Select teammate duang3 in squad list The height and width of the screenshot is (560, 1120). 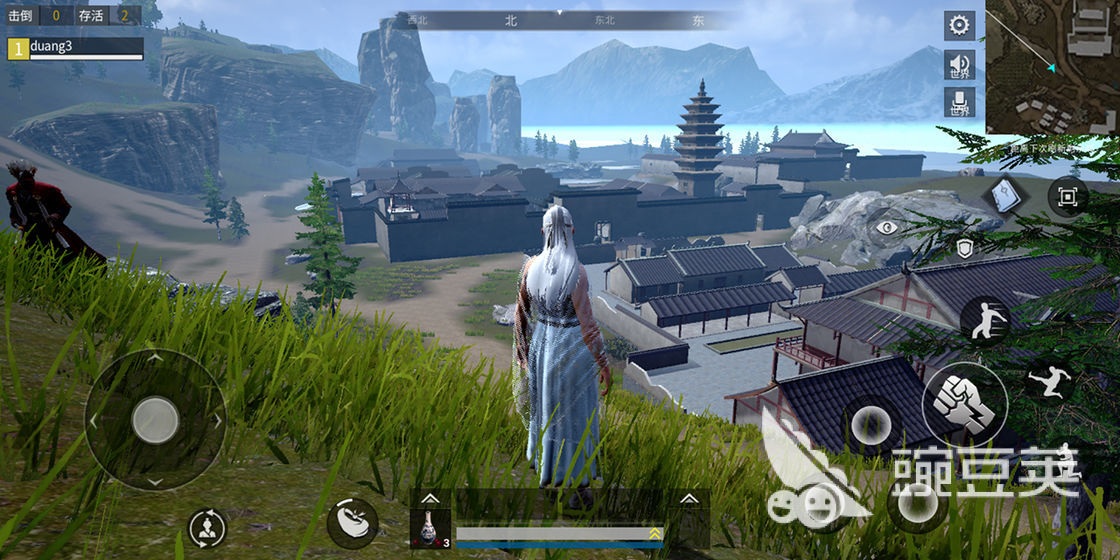tap(75, 47)
